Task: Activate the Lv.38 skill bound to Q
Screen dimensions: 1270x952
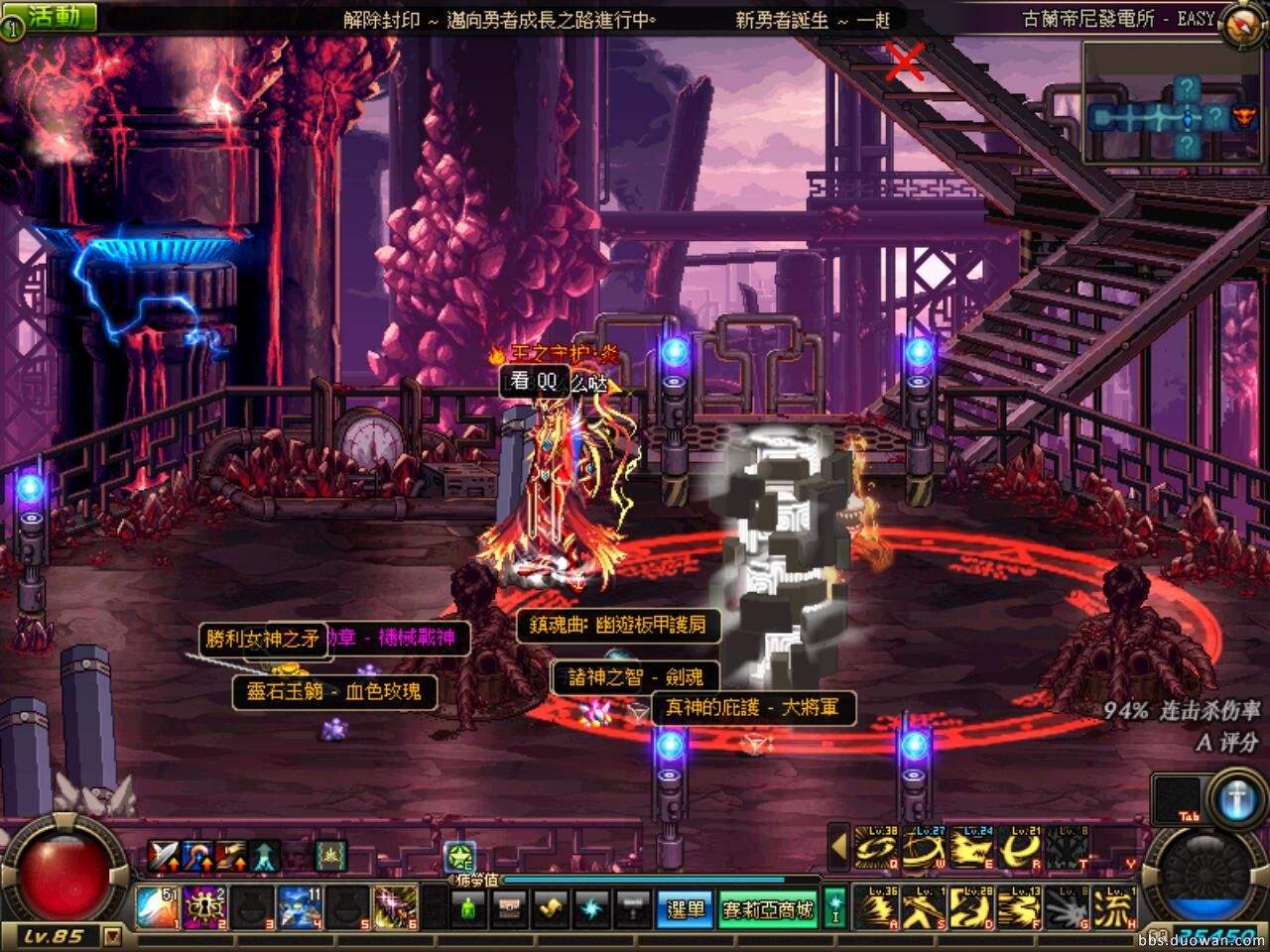Action: [876, 848]
